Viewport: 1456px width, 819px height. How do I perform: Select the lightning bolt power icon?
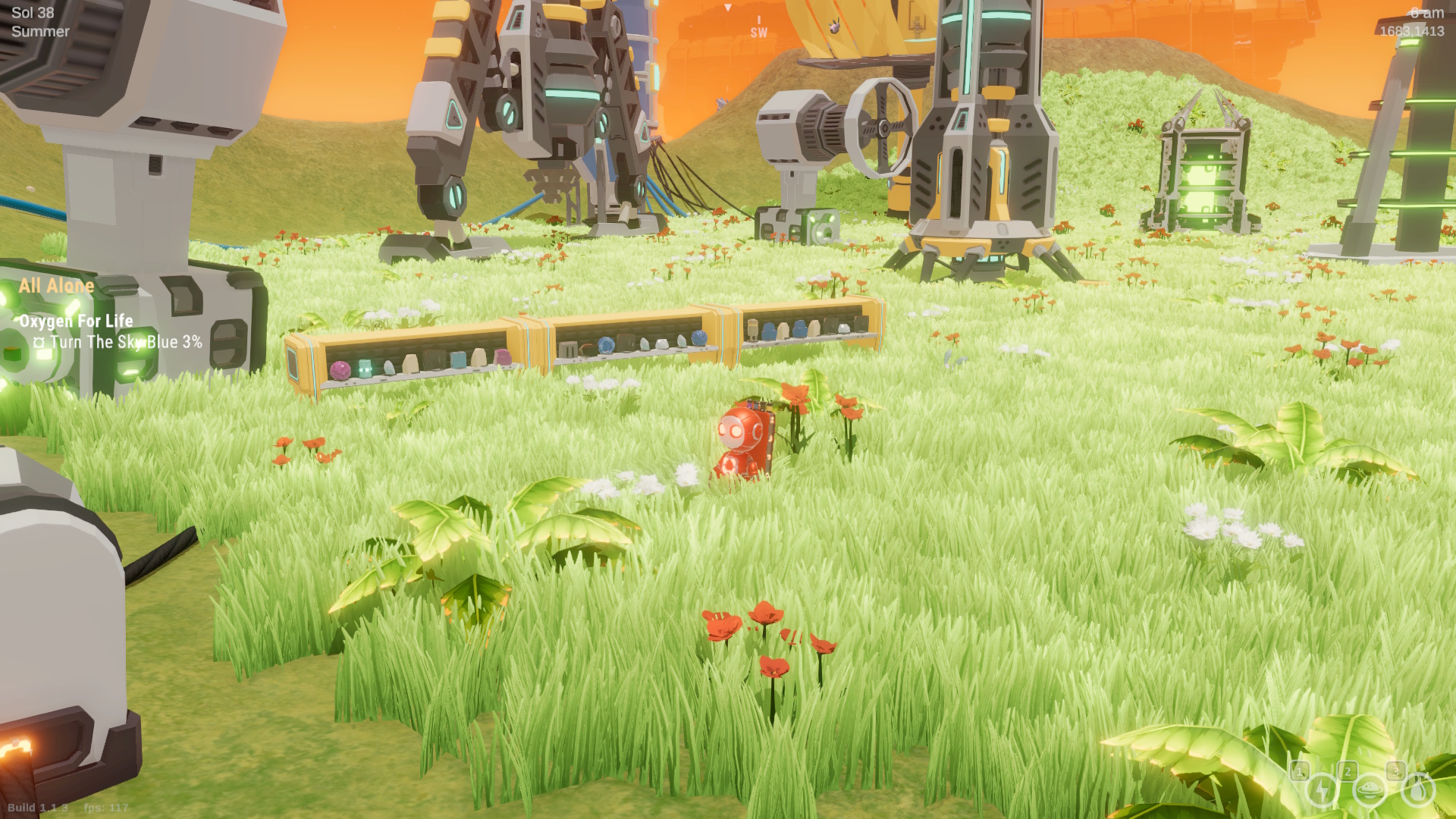point(1322,791)
